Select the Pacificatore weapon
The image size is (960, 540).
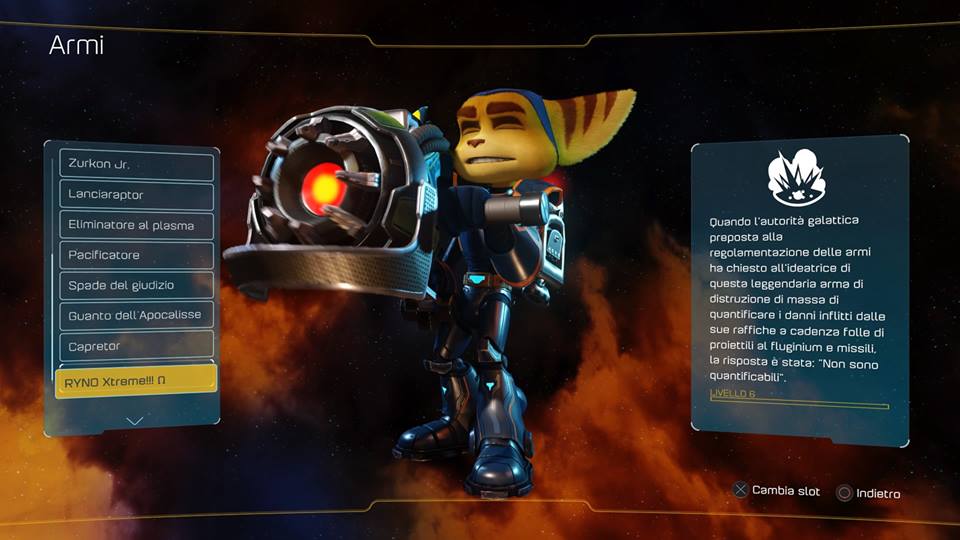[136, 255]
